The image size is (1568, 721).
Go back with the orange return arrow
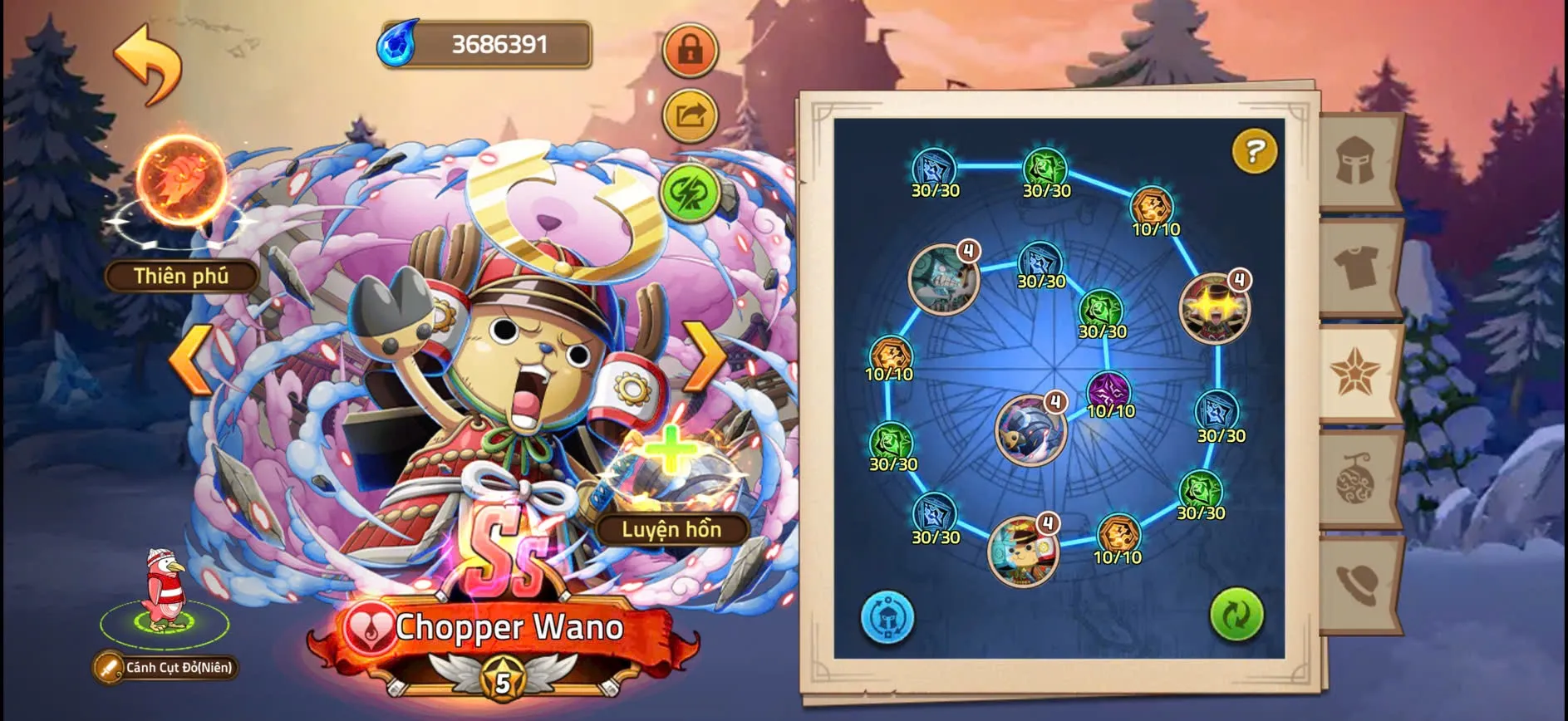(x=148, y=64)
